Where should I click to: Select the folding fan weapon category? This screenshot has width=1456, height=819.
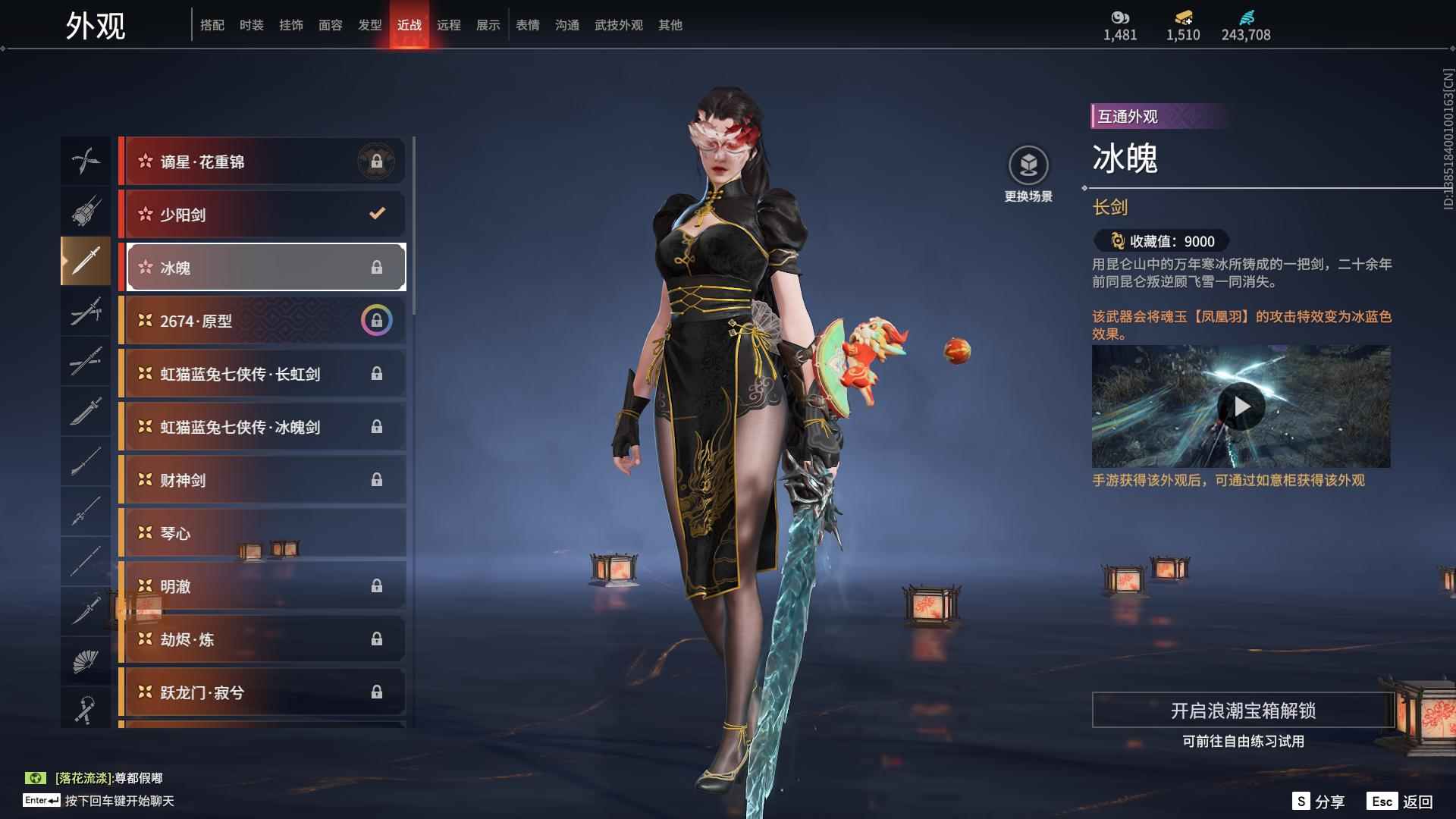click(x=85, y=661)
